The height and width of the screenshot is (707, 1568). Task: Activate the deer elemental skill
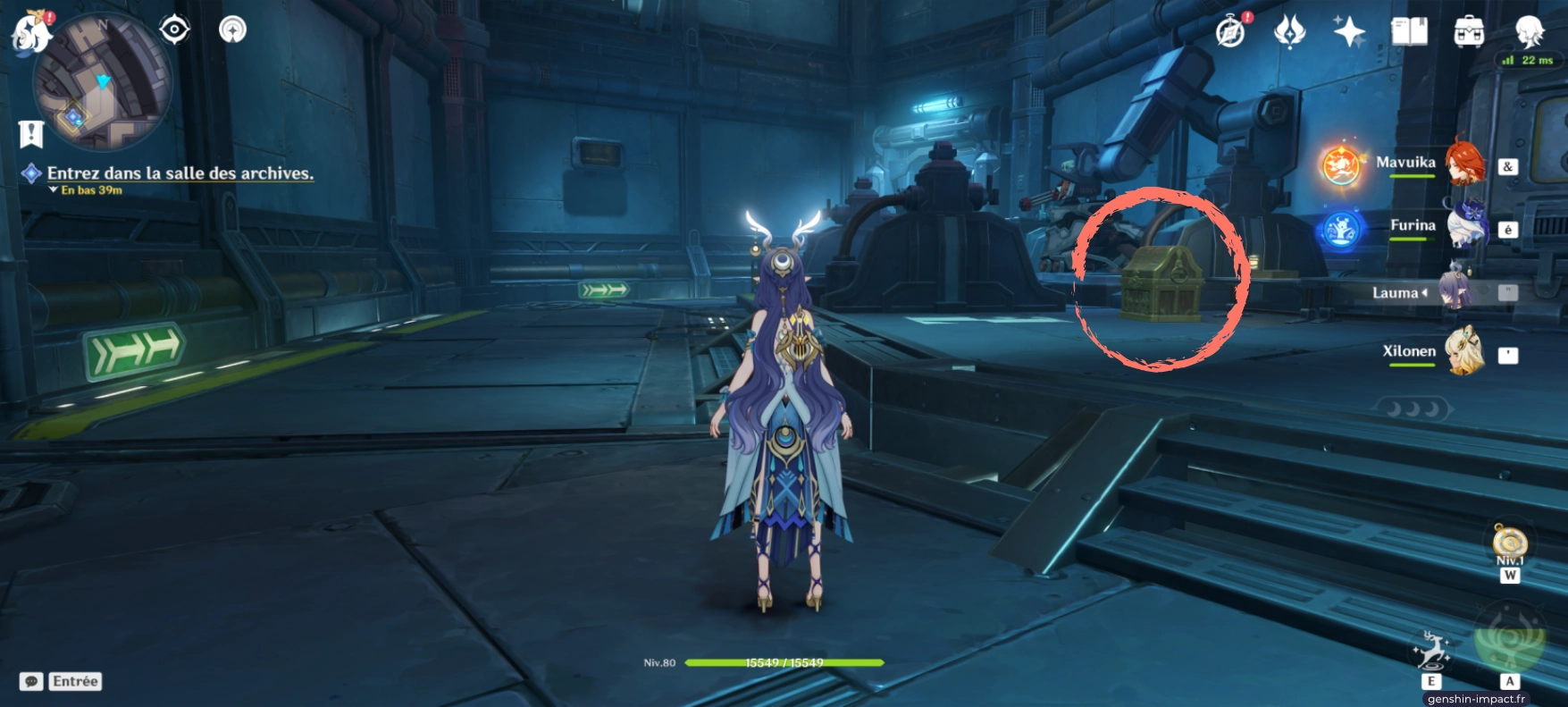(1430, 651)
